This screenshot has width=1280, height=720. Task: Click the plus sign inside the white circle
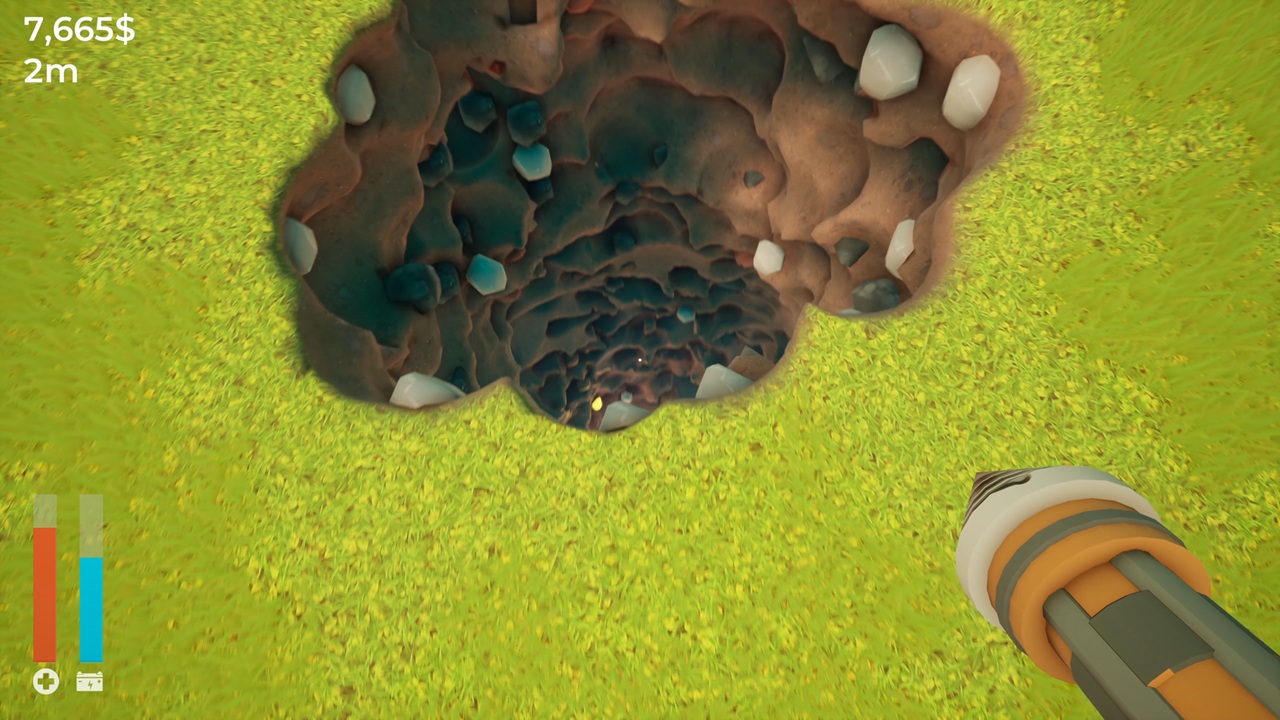click(45, 682)
